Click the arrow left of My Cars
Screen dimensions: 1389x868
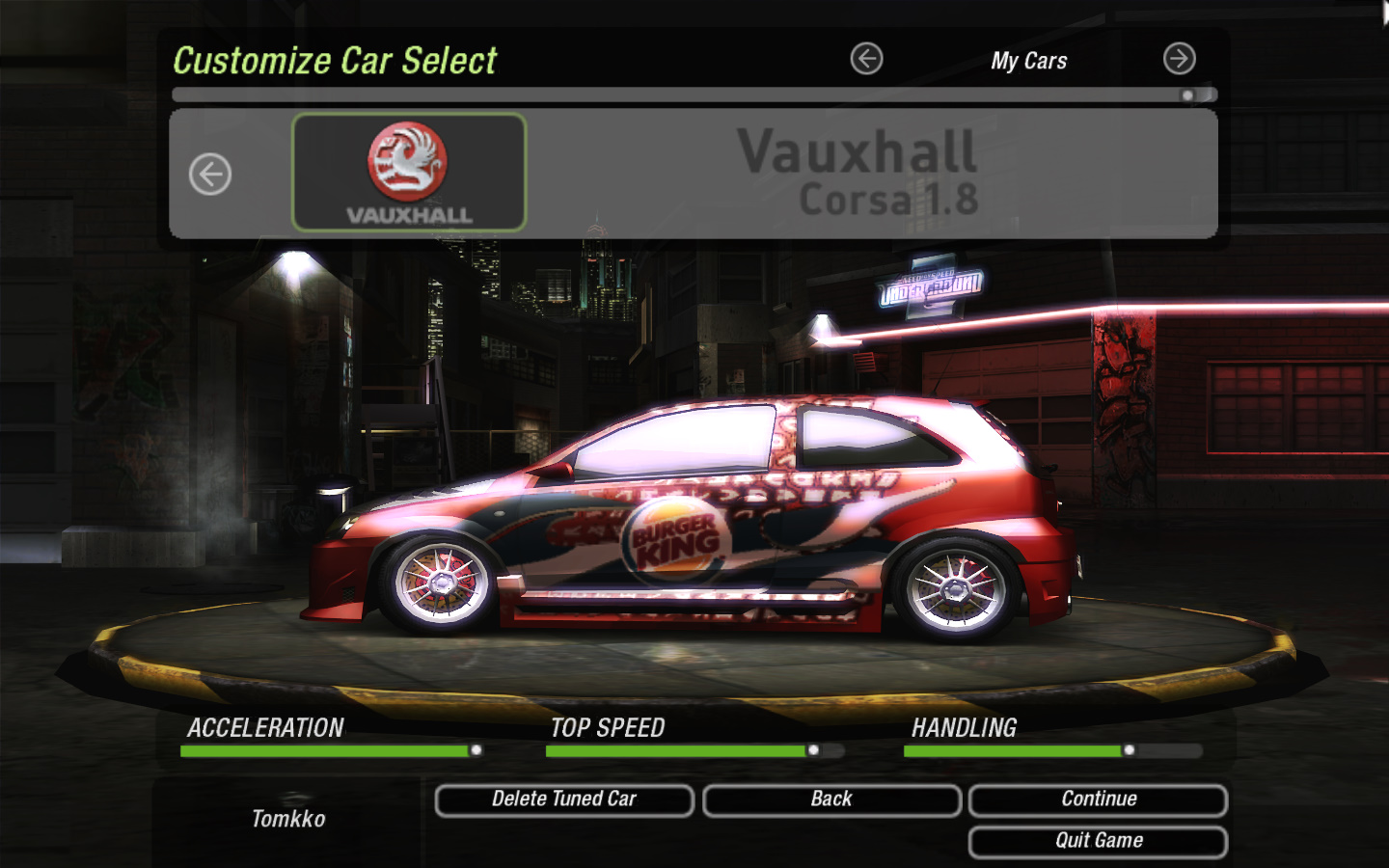pos(866,59)
